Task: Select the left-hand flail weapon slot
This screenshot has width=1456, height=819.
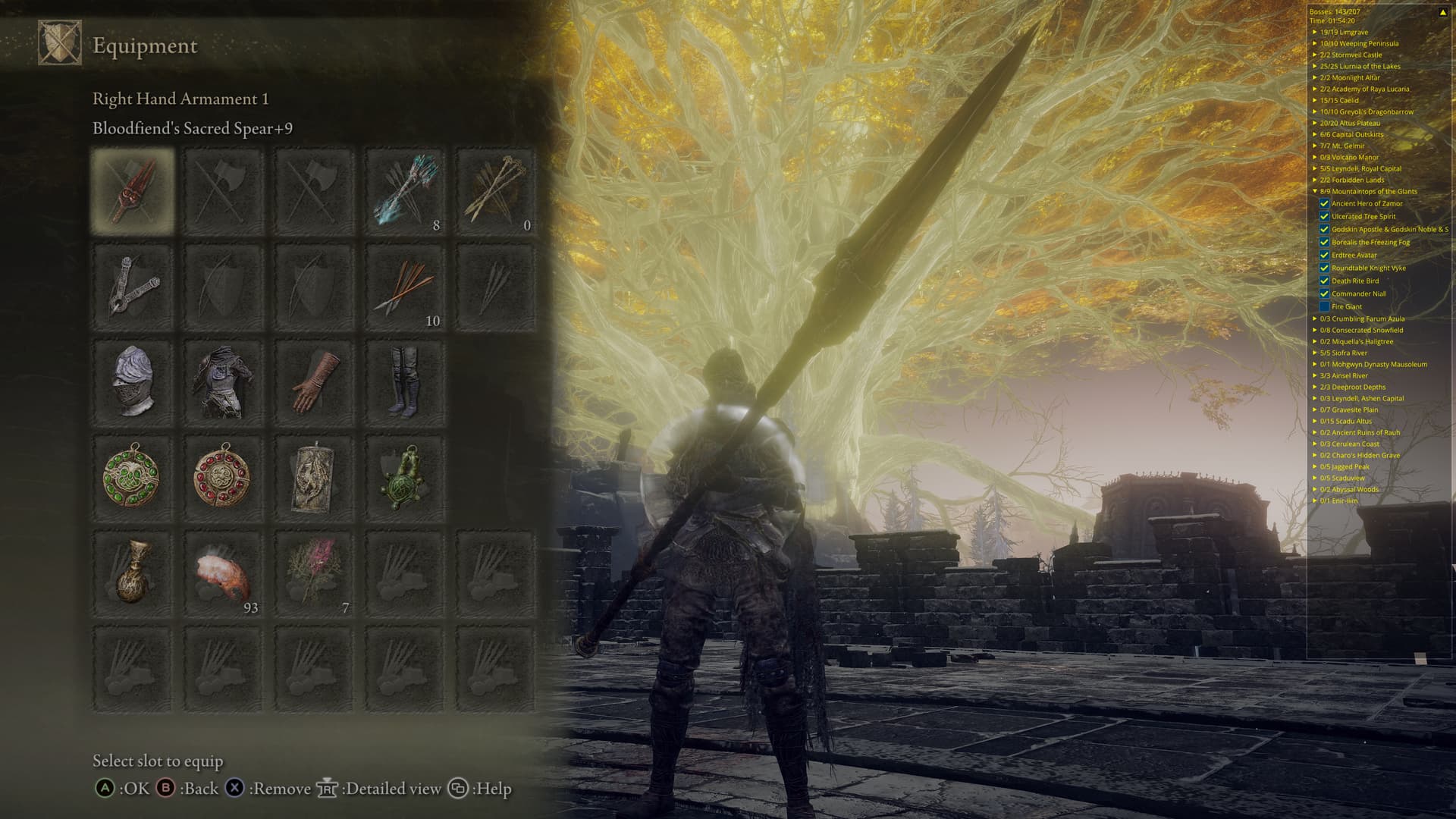Action: pos(133,286)
